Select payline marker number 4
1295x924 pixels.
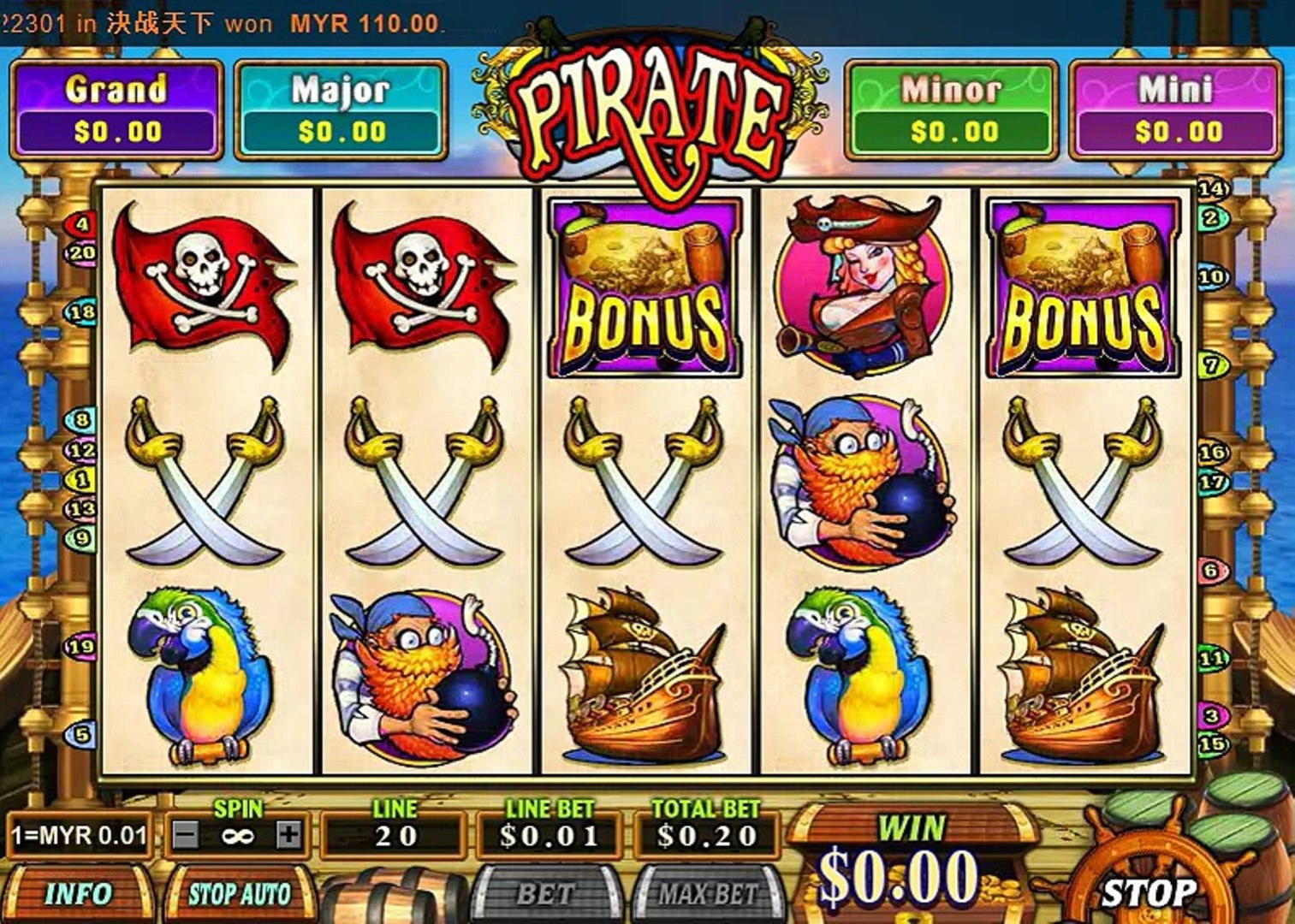81,225
